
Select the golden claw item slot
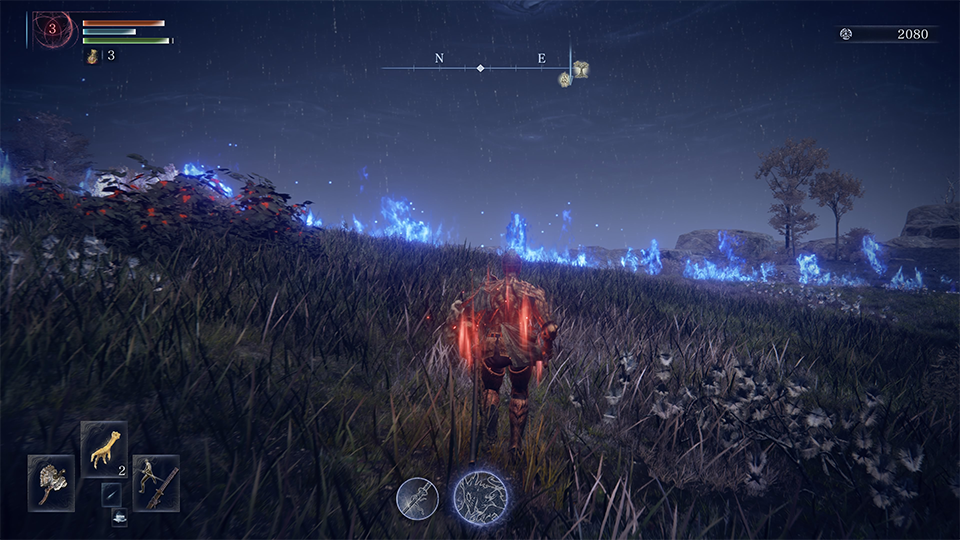coord(104,445)
